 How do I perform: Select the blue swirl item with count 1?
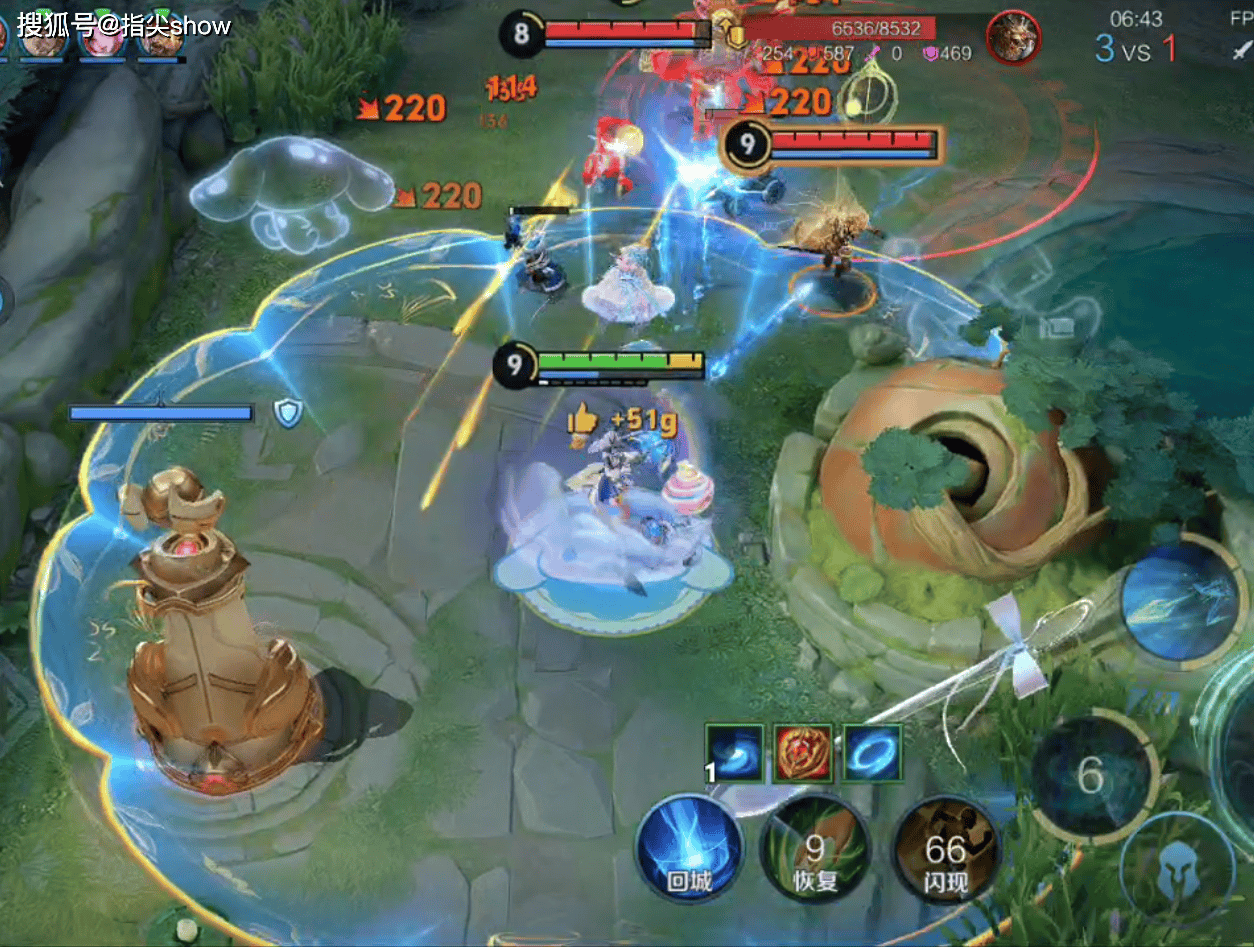(735, 753)
